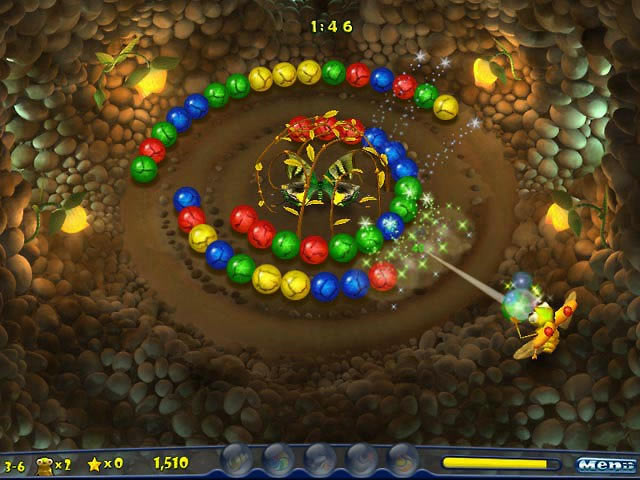Open the Menu button
The image size is (640, 480).
pos(605,464)
